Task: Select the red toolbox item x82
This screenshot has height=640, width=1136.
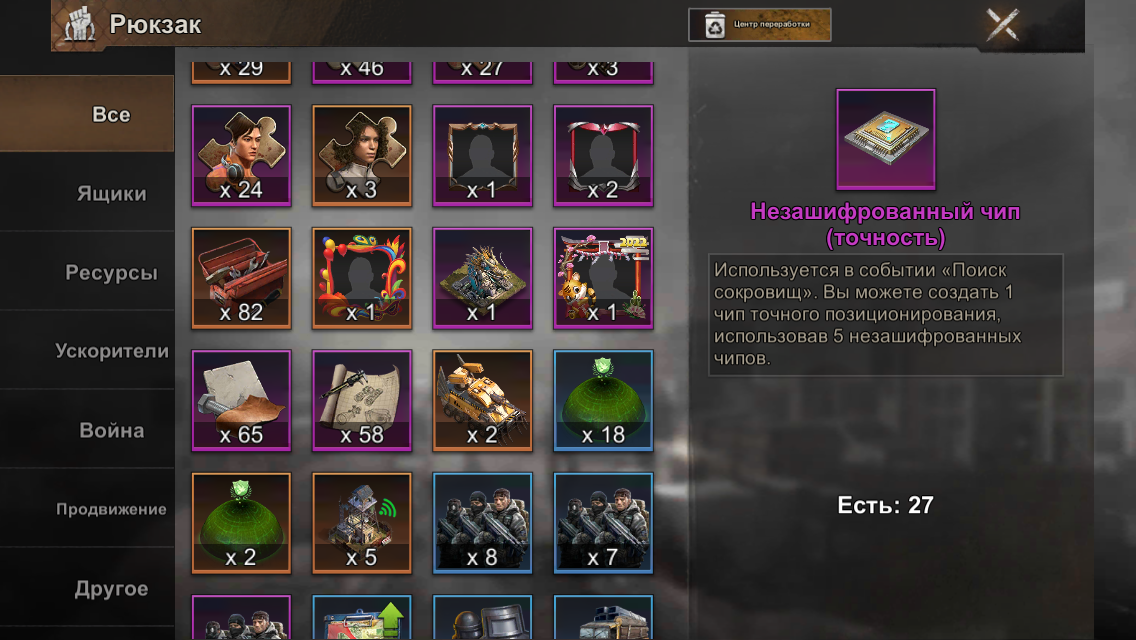Action: coord(241,278)
